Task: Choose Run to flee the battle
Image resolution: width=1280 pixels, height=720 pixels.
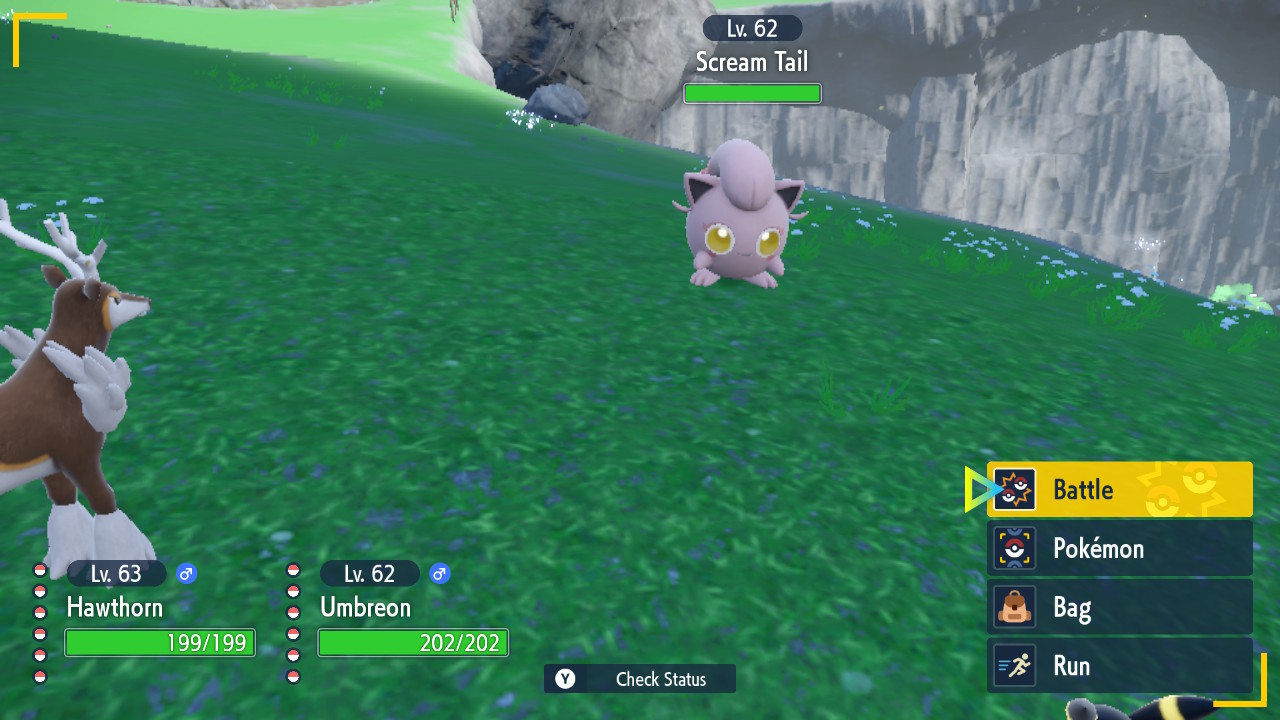Action: click(1119, 666)
